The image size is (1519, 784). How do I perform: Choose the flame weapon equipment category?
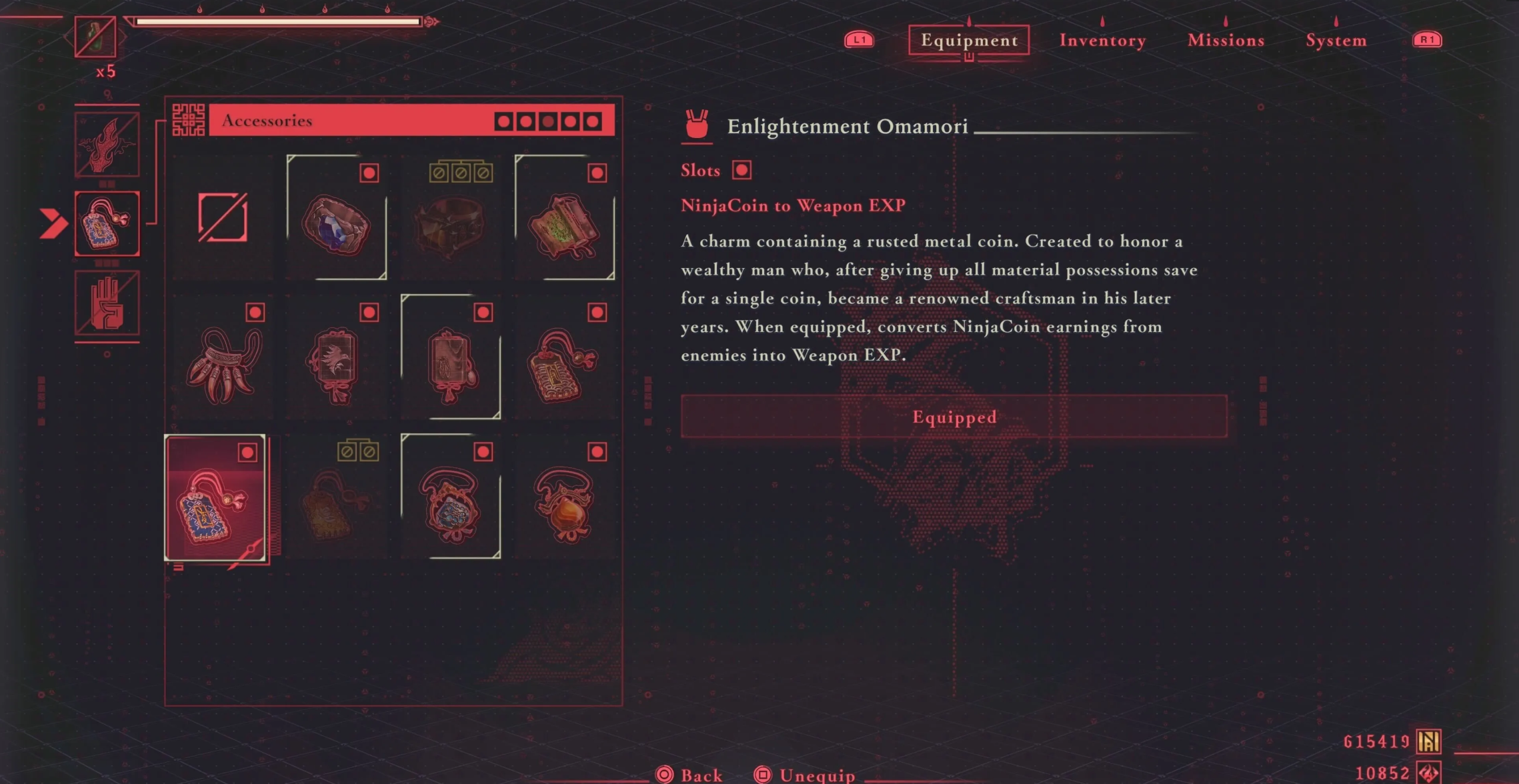click(107, 145)
